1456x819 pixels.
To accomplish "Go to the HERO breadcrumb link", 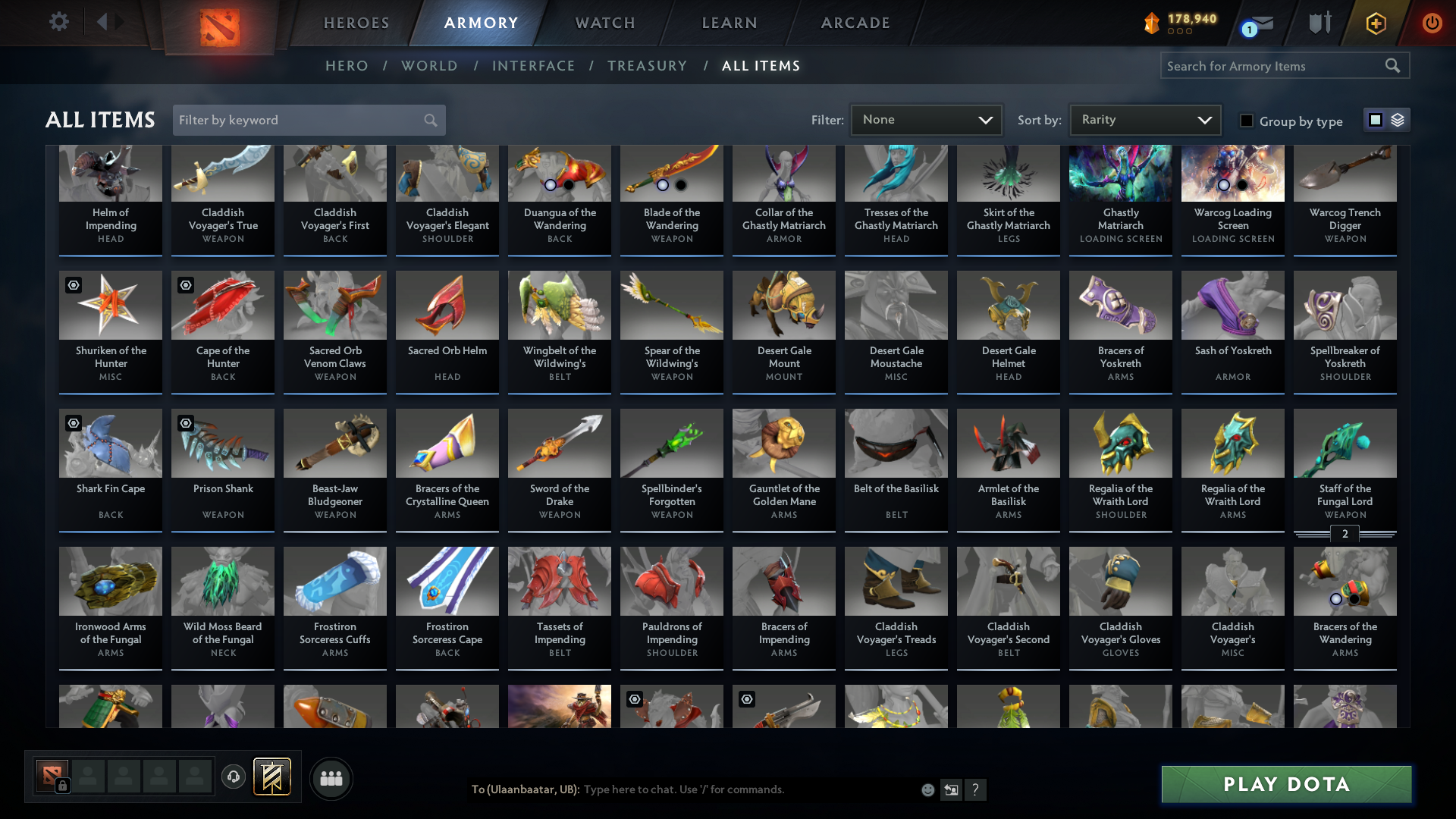I will click(x=347, y=66).
